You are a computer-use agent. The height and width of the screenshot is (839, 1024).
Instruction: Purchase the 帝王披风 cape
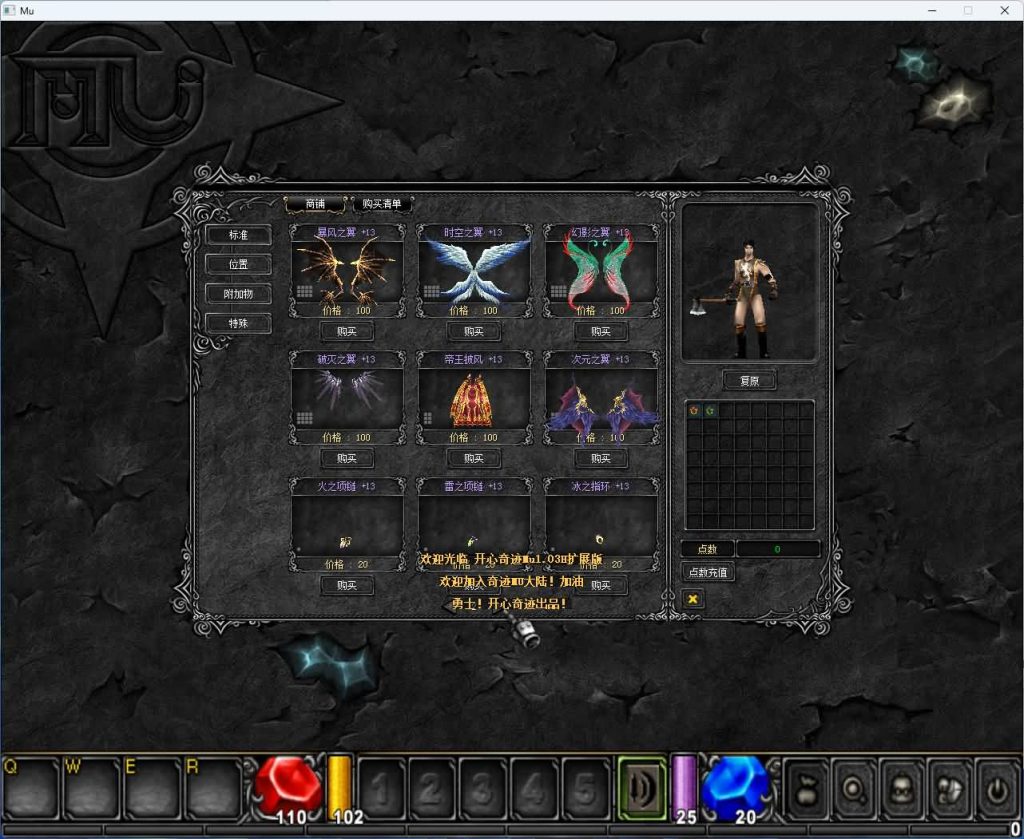click(x=474, y=459)
